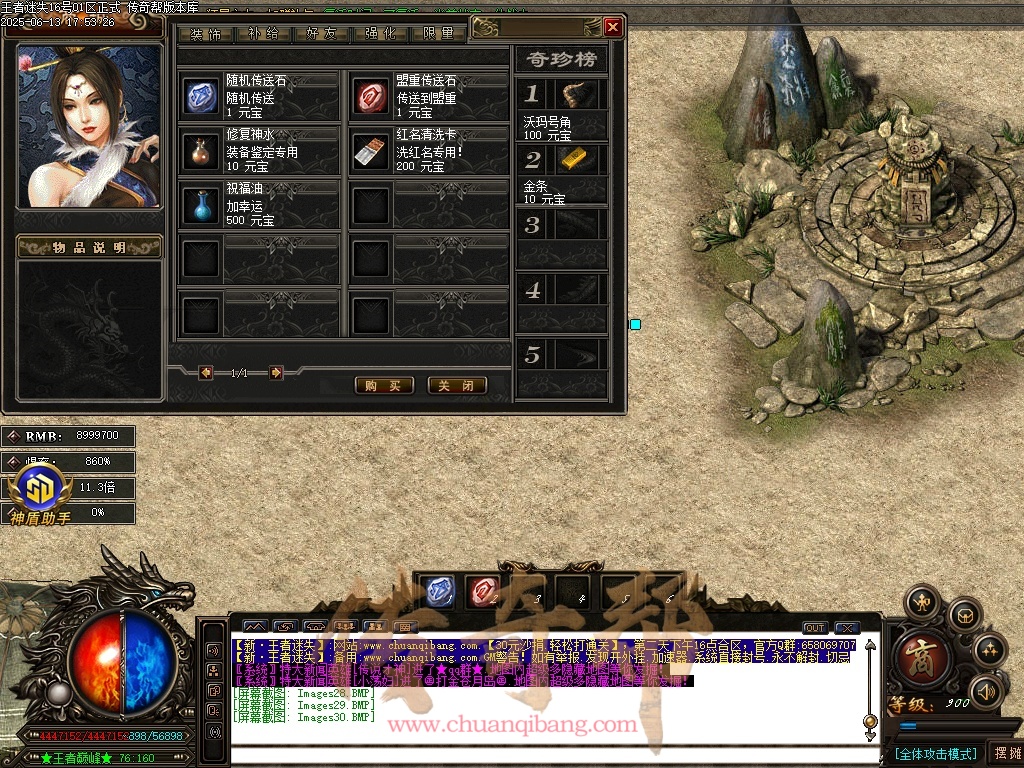The height and width of the screenshot is (768, 1024).
Task: Open the 神盾助手 helper icon
Action: (40, 490)
